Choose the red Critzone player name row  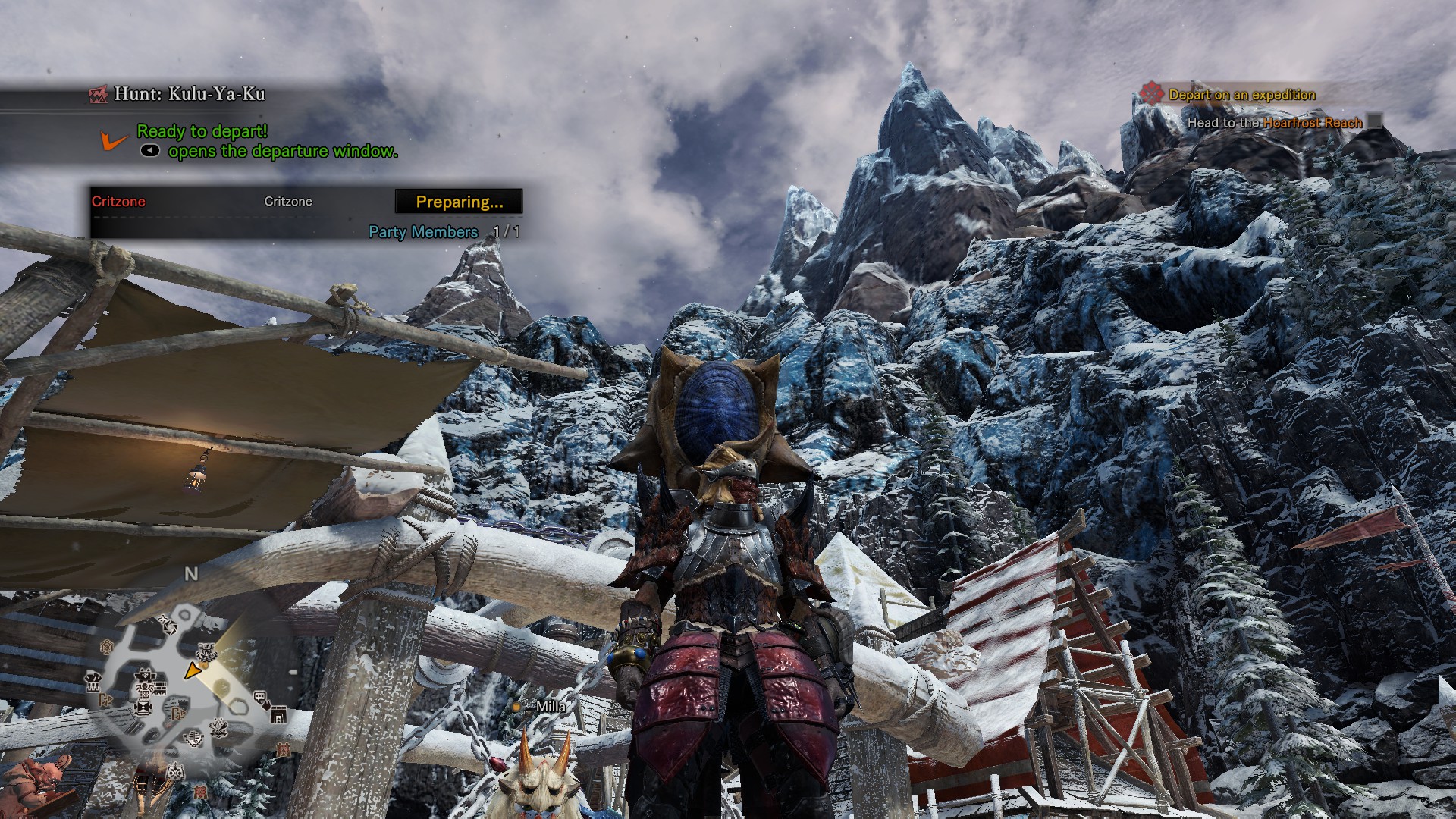(119, 202)
